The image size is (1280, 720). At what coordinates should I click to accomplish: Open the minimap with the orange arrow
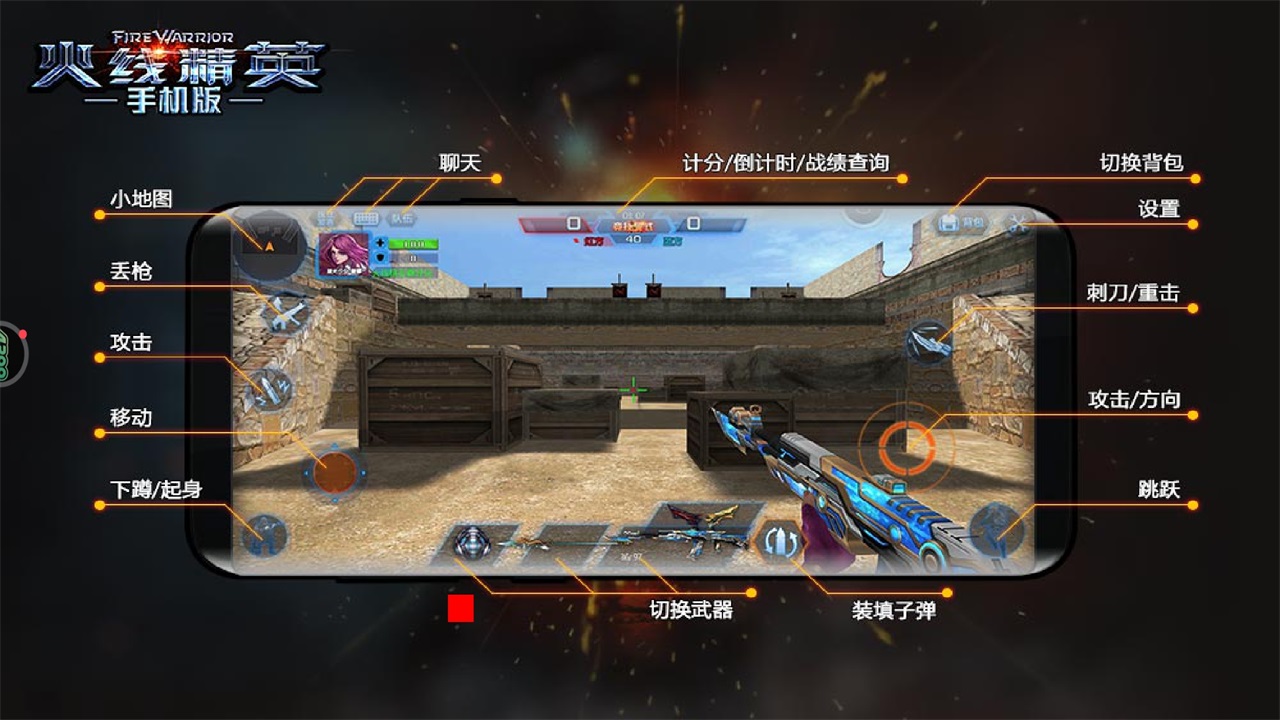pyautogui.click(x=268, y=244)
